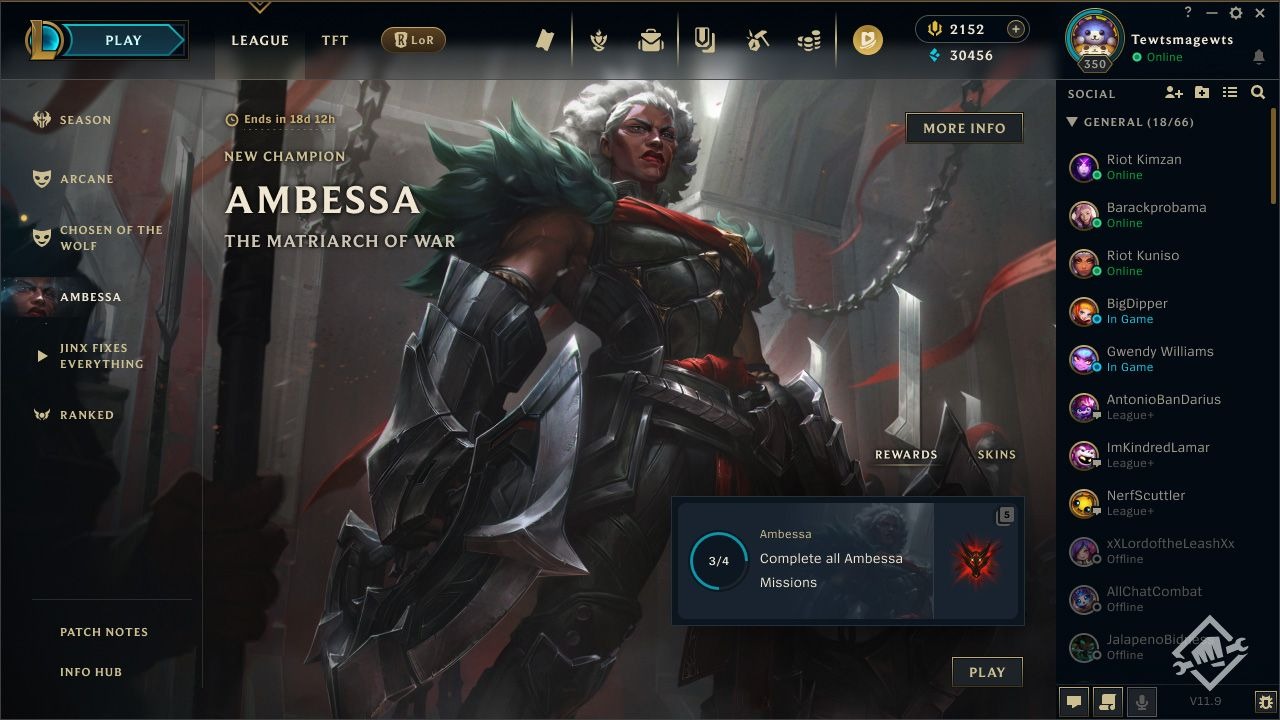
Task: Open friend search in the Social panel
Action: 1258,92
